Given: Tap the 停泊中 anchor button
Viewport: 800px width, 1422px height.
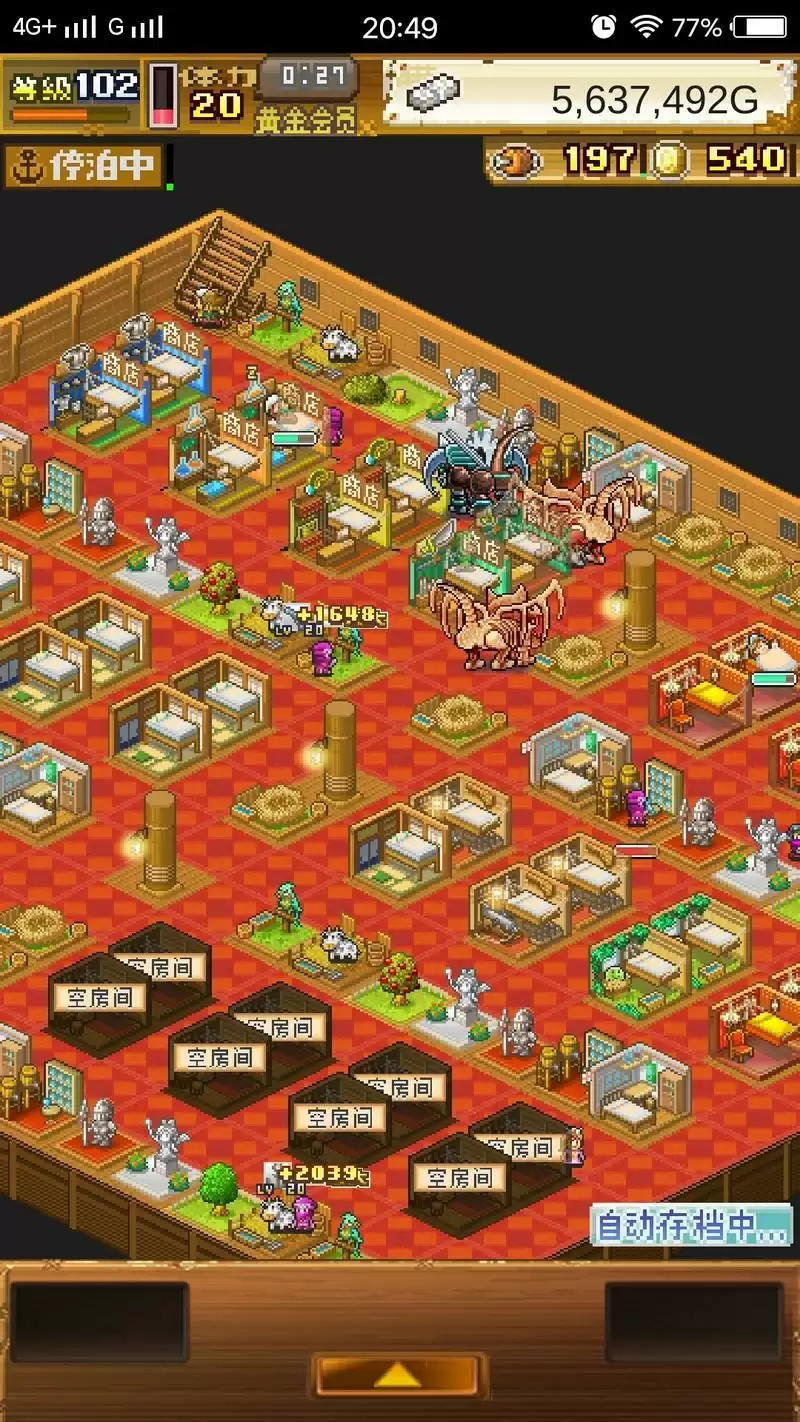Looking at the screenshot, I should [x=84, y=167].
